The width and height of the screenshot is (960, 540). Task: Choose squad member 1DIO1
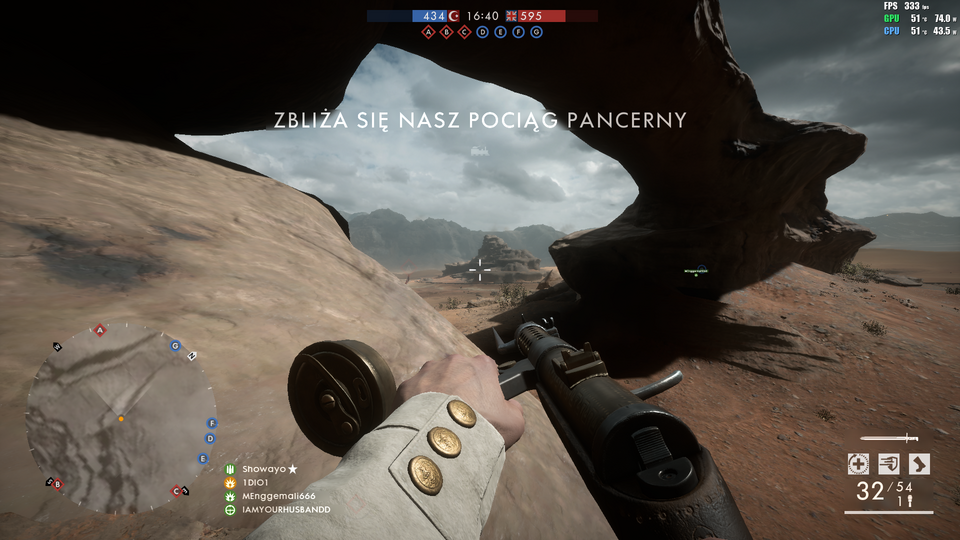[x=256, y=483]
